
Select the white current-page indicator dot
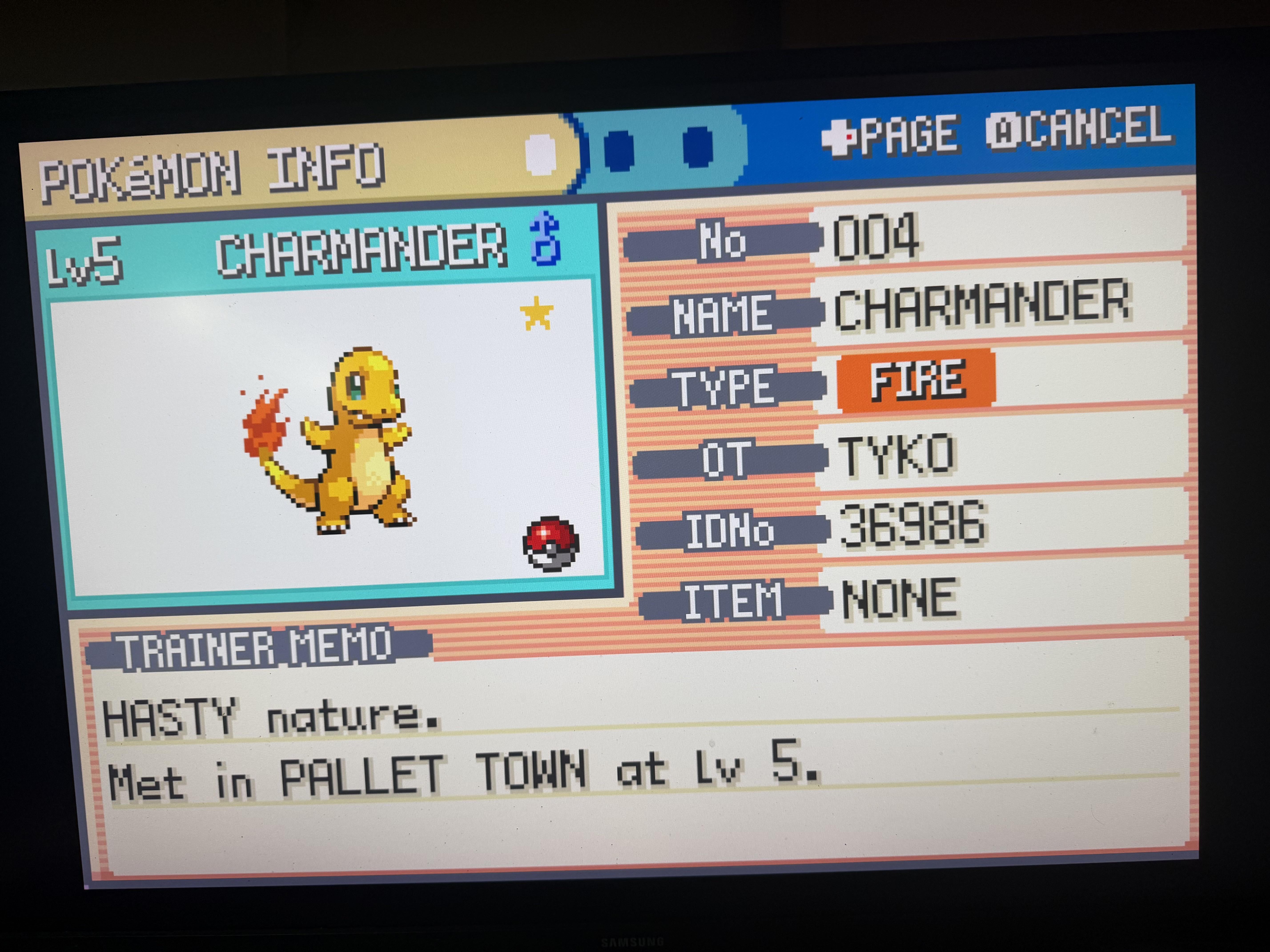(541, 156)
